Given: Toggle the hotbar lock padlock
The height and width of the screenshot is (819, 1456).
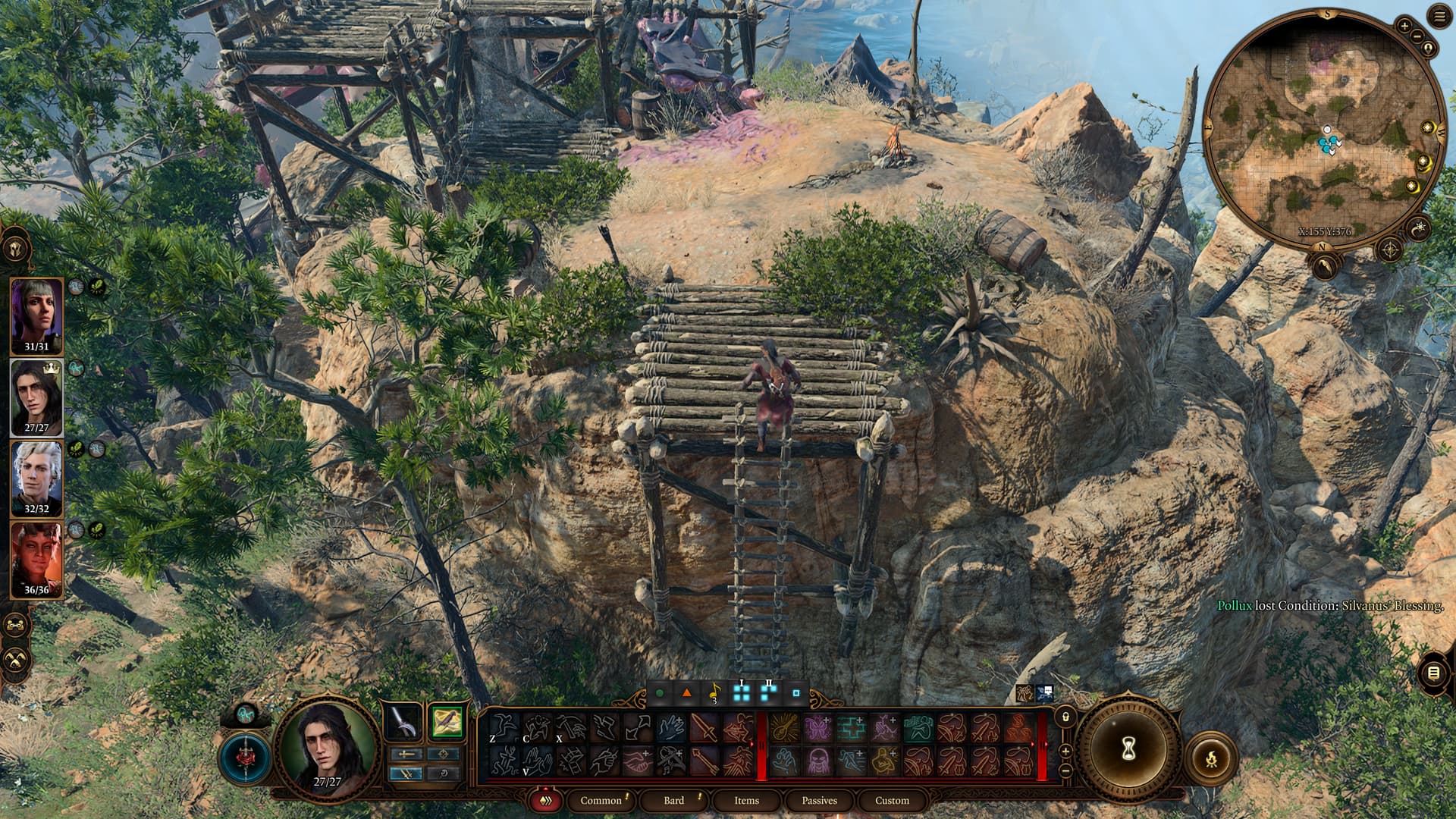Looking at the screenshot, I should click(x=1065, y=716).
